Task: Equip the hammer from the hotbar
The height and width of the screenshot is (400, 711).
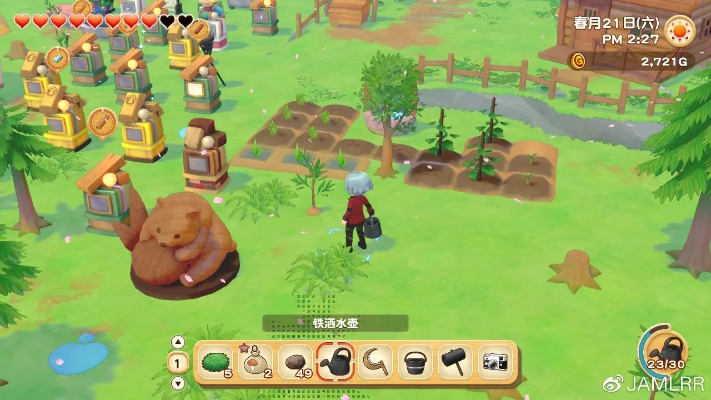Action: pyautogui.click(x=455, y=361)
